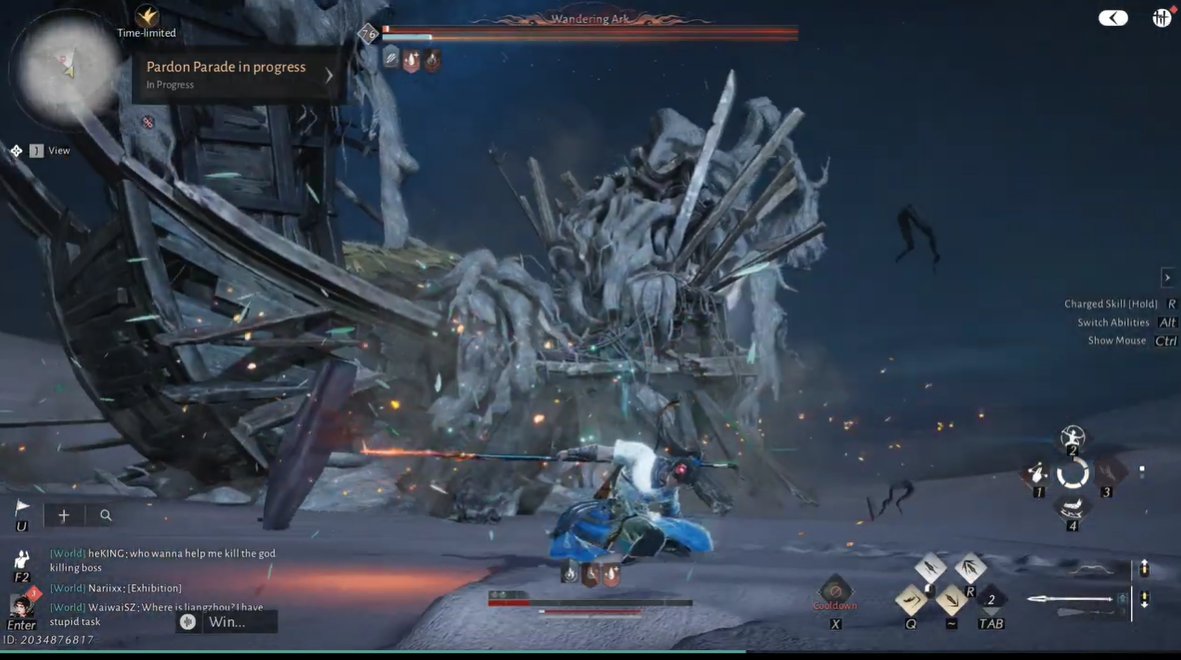Screen dimensions: 1181x660
Task: Open the magnifying glass search
Action: 105,515
